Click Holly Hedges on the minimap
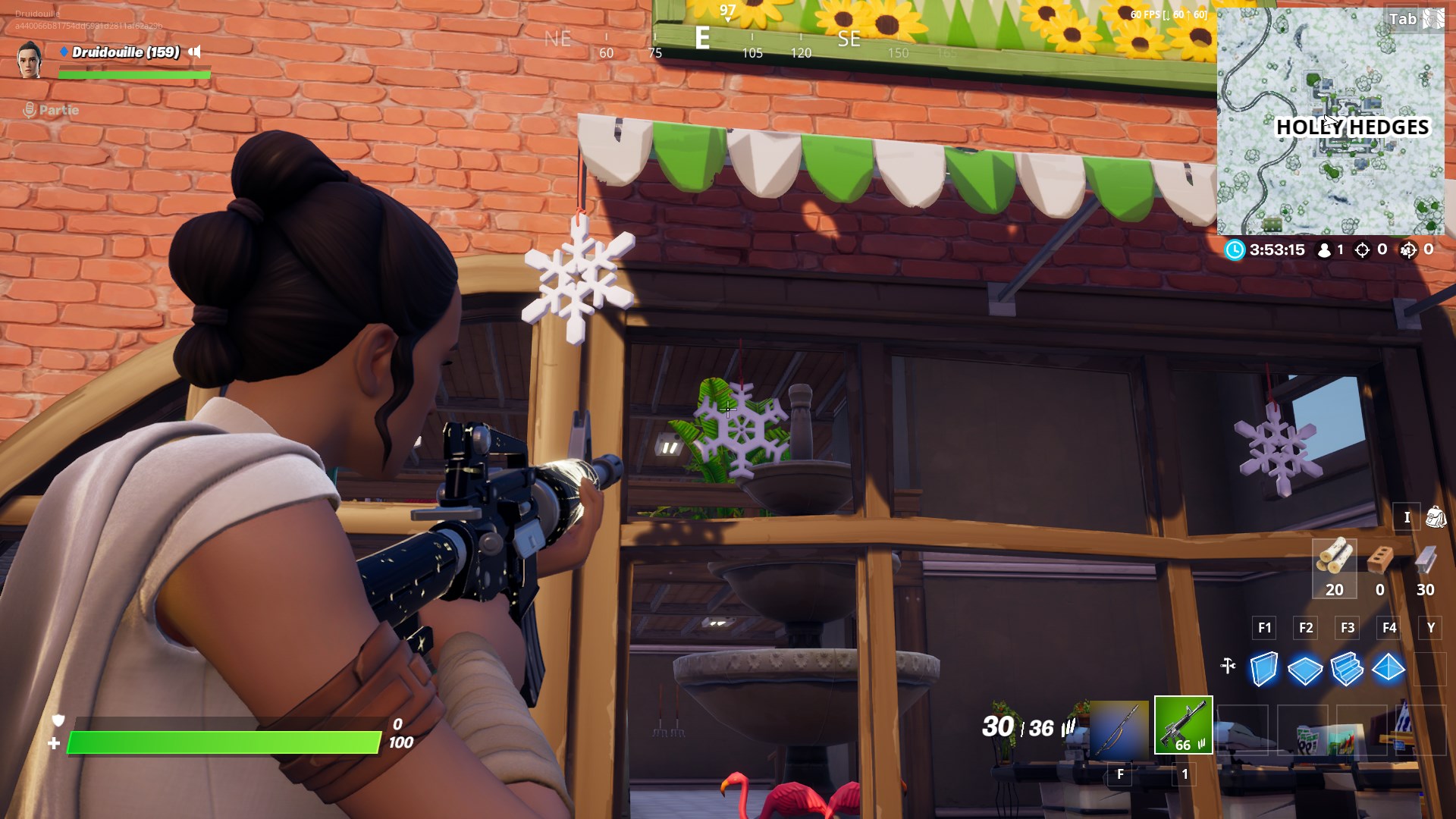1456x819 pixels. pos(1354,129)
